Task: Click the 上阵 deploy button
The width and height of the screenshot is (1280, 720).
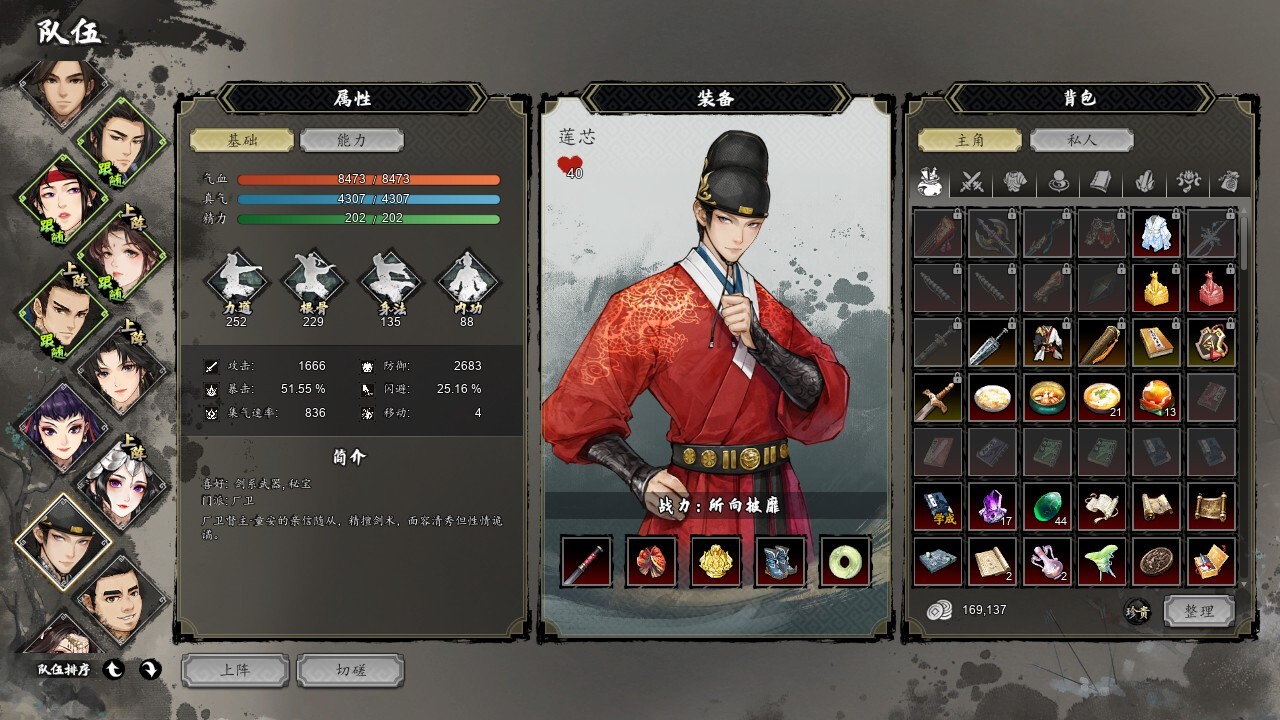Action: (235, 670)
